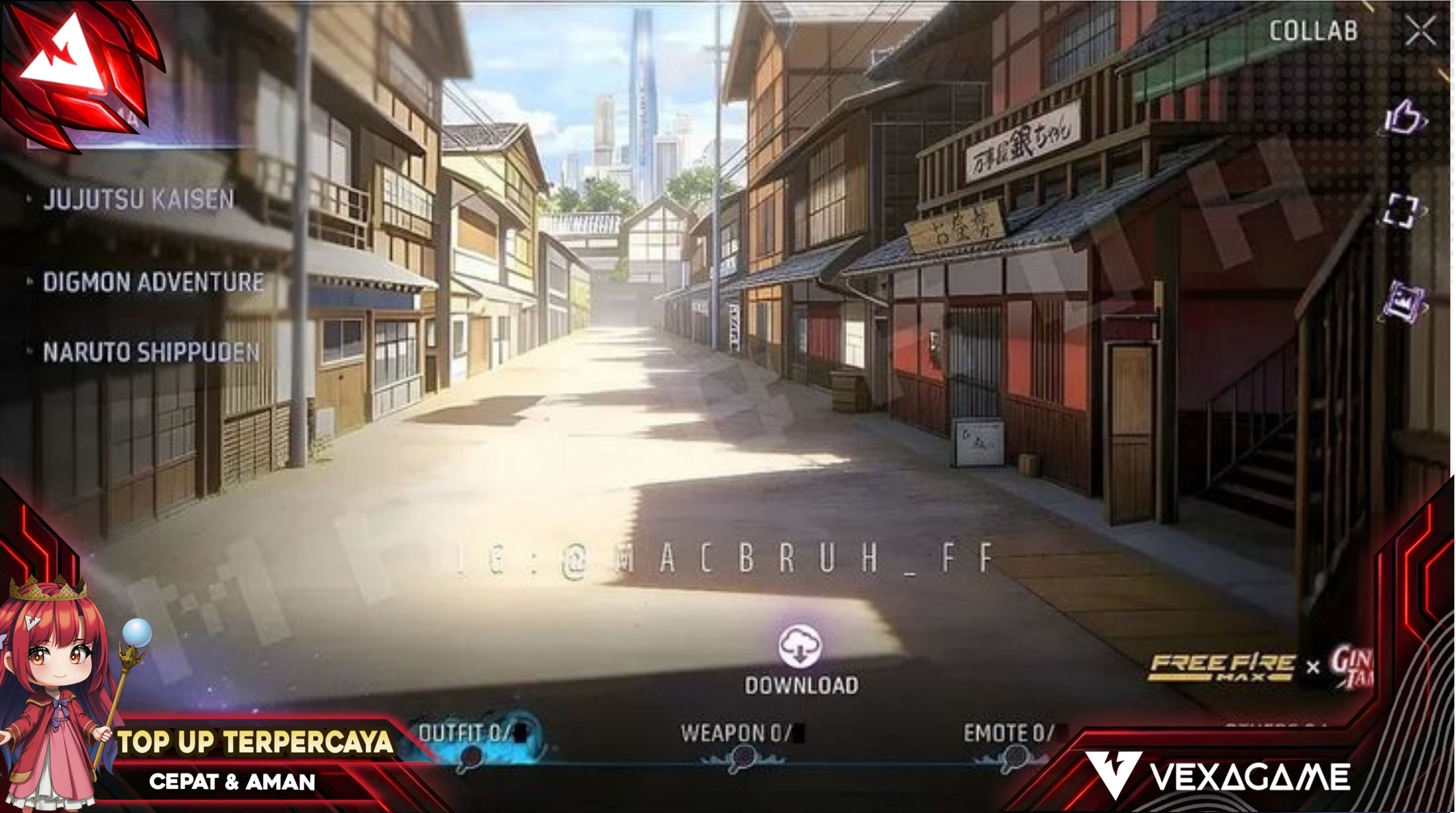Open the Naruto Shippuden collab entry
The width and height of the screenshot is (1456, 813).
point(150,352)
